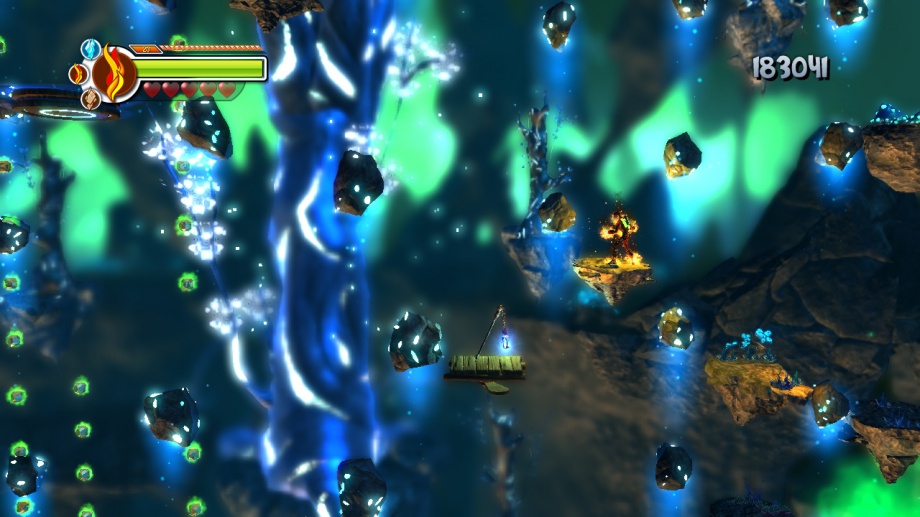Choose the small fire form icon

coord(78,74)
